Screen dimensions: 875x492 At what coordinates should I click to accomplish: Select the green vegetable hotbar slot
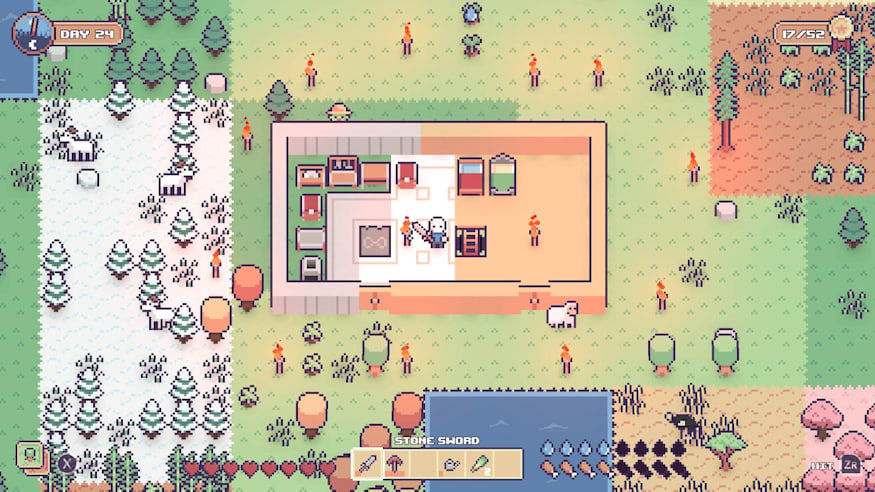click(x=480, y=464)
